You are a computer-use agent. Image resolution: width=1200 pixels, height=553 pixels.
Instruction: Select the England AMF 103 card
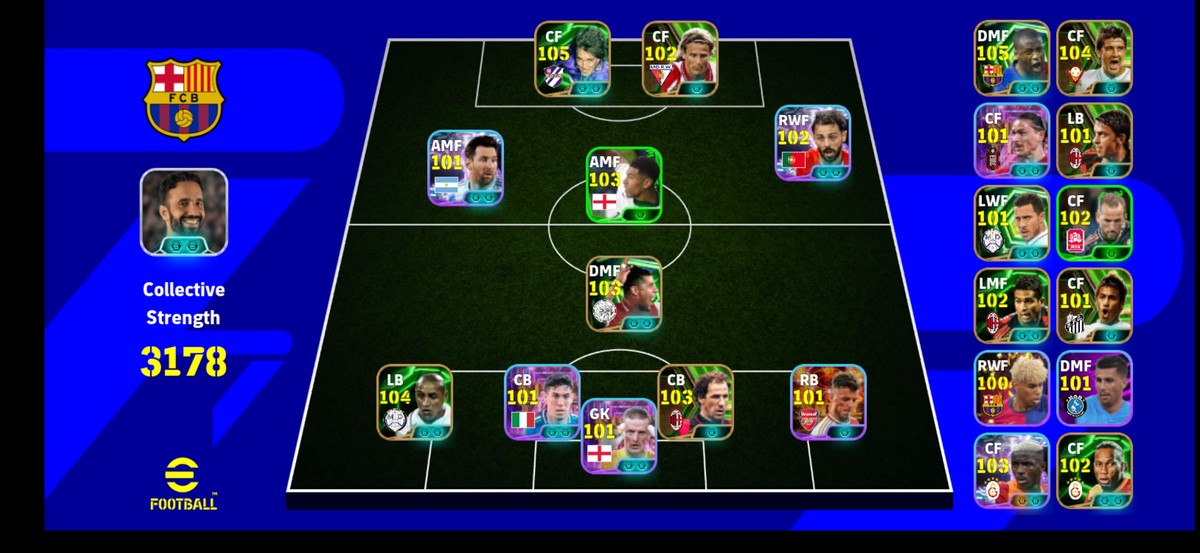pos(623,184)
